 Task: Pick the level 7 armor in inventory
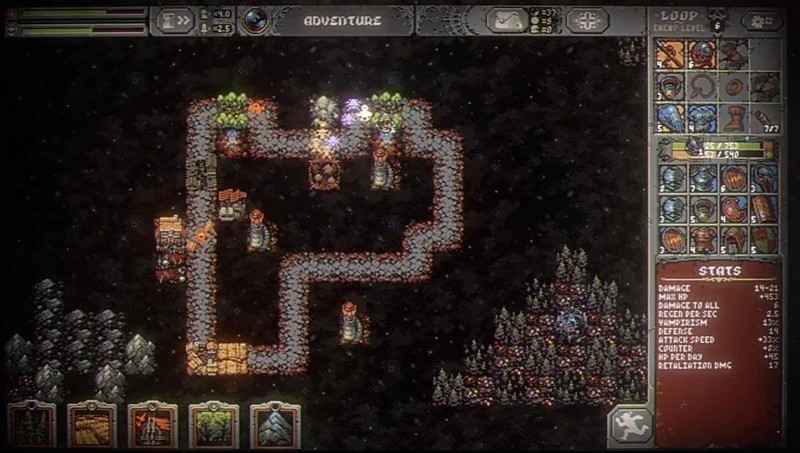click(702, 179)
